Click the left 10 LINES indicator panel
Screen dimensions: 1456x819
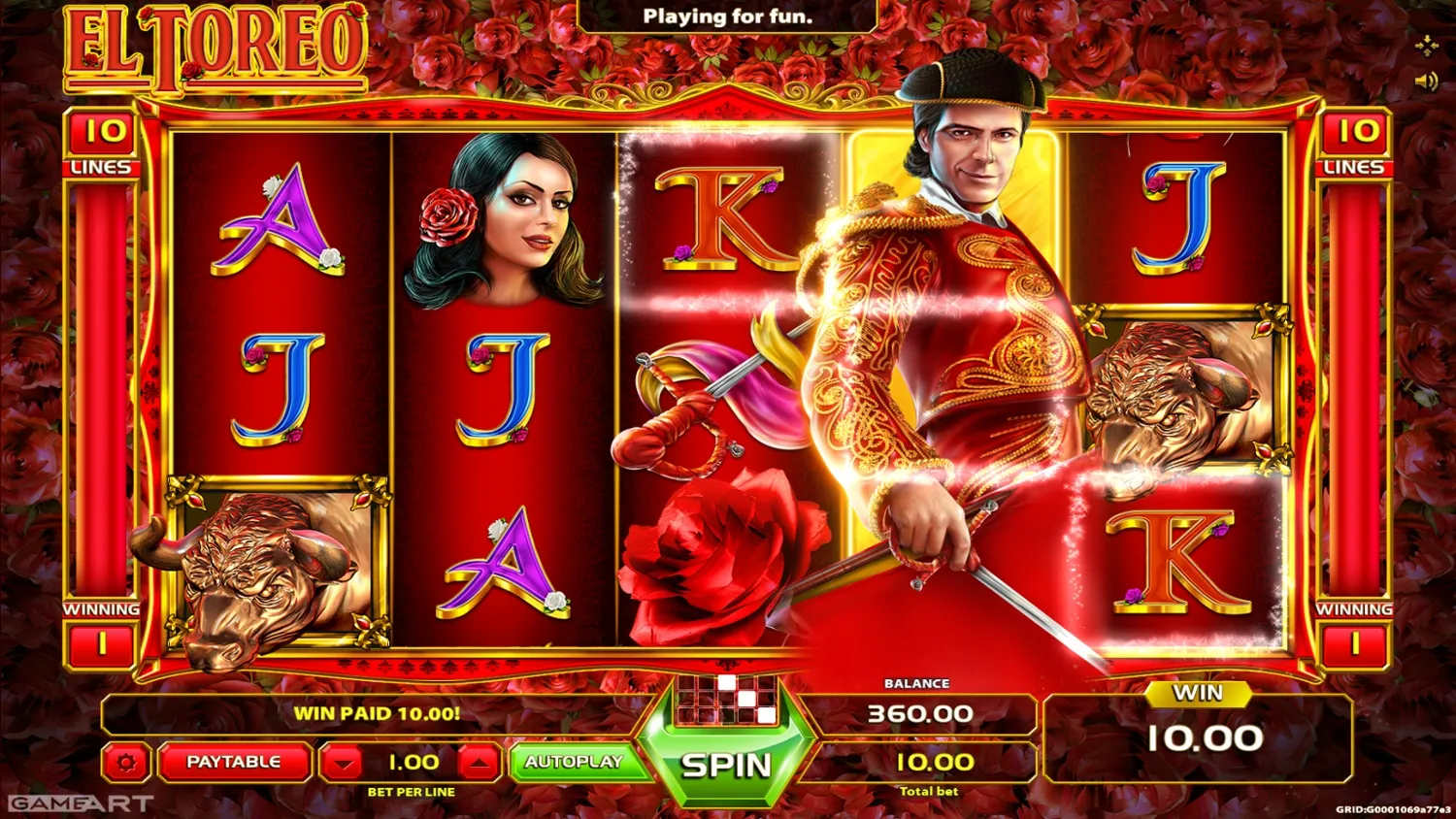click(x=101, y=146)
